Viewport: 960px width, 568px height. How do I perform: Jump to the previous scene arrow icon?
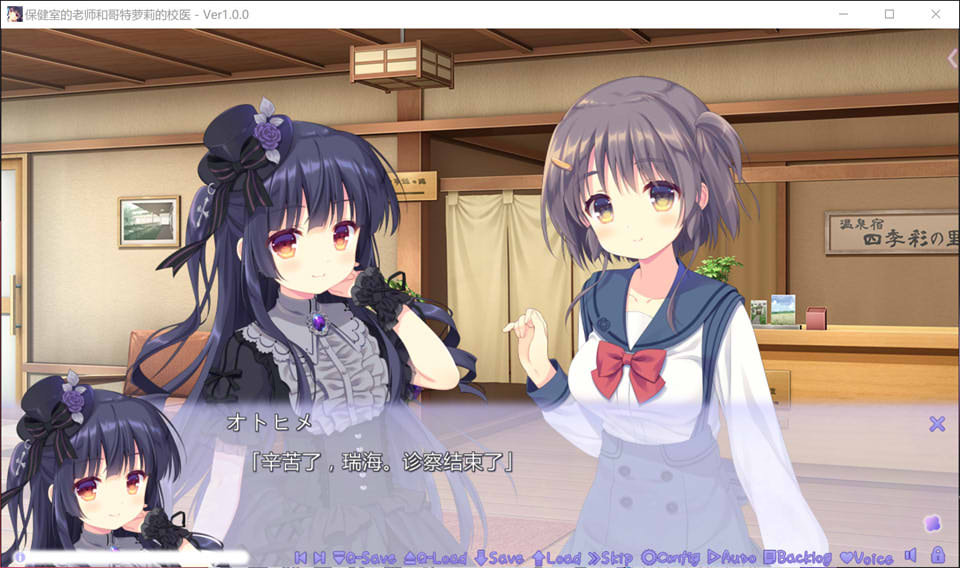coord(301,558)
